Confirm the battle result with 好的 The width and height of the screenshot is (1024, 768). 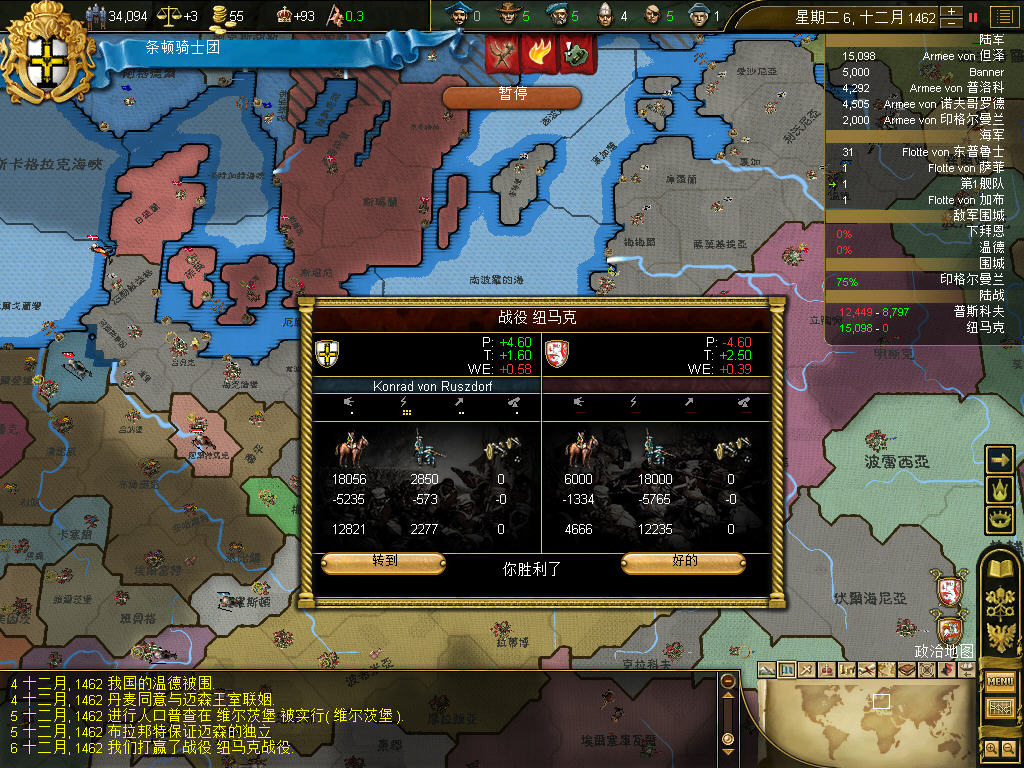pyautogui.click(x=683, y=563)
